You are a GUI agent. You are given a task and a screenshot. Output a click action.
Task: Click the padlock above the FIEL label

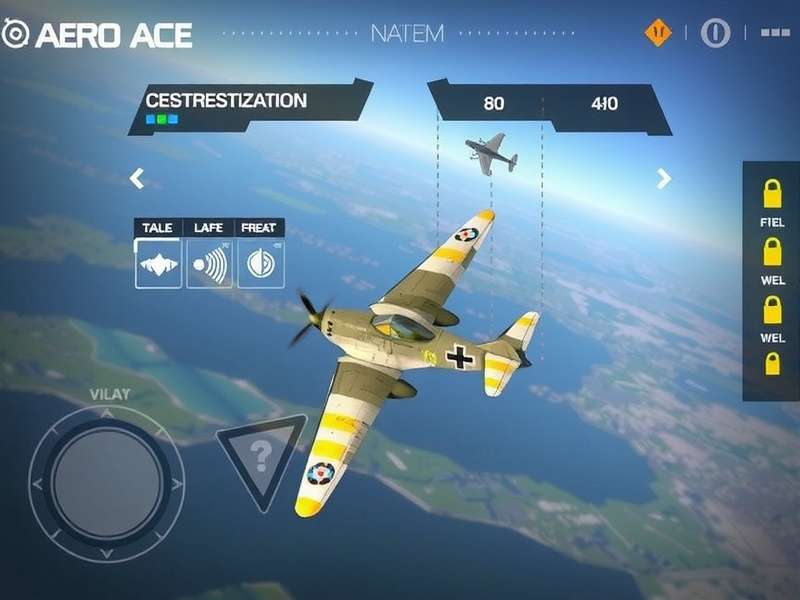(x=772, y=190)
